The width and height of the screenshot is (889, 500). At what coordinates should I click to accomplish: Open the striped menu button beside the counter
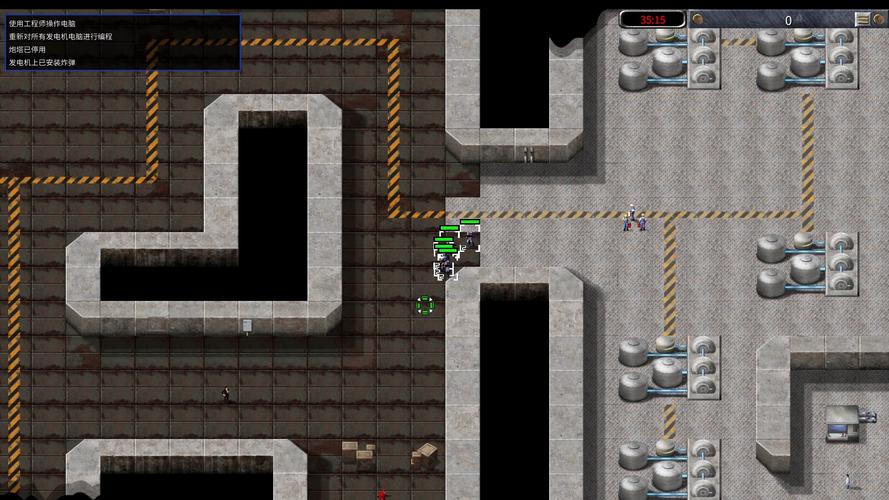(862, 19)
